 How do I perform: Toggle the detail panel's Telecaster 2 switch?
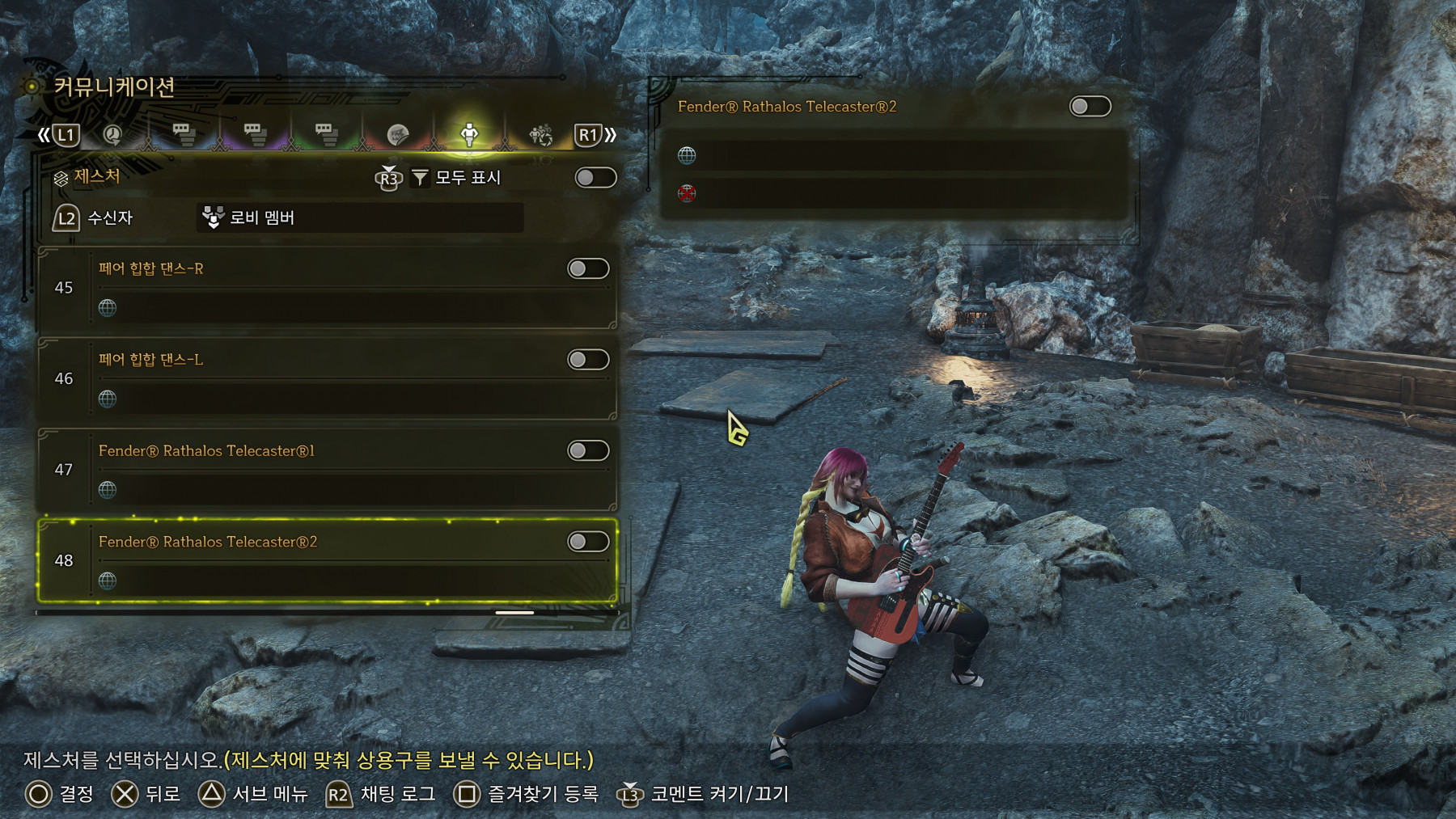point(1090,107)
